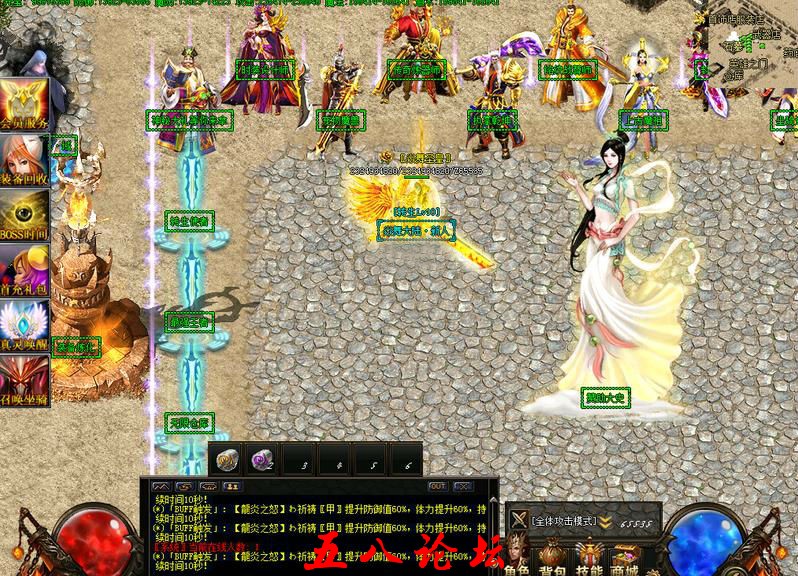Screen dimensions: 798x576
Task: Use the purple swirl item in hotbar slot 2
Action: coord(261,459)
